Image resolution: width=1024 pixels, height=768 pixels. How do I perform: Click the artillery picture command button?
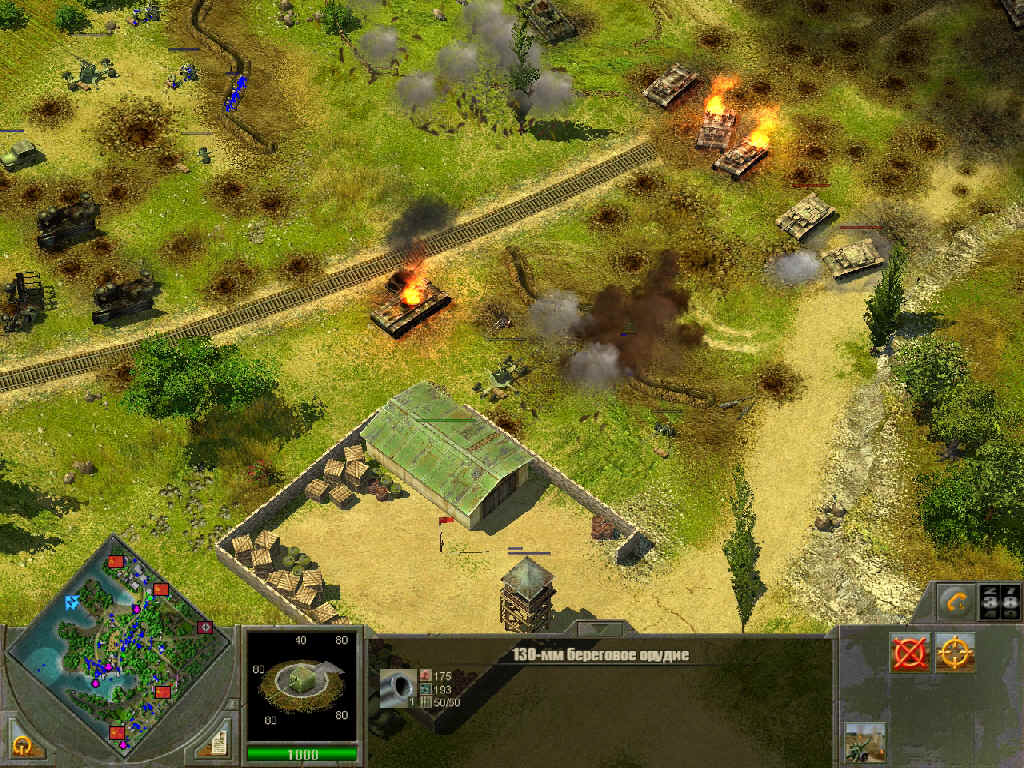point(865,743)
